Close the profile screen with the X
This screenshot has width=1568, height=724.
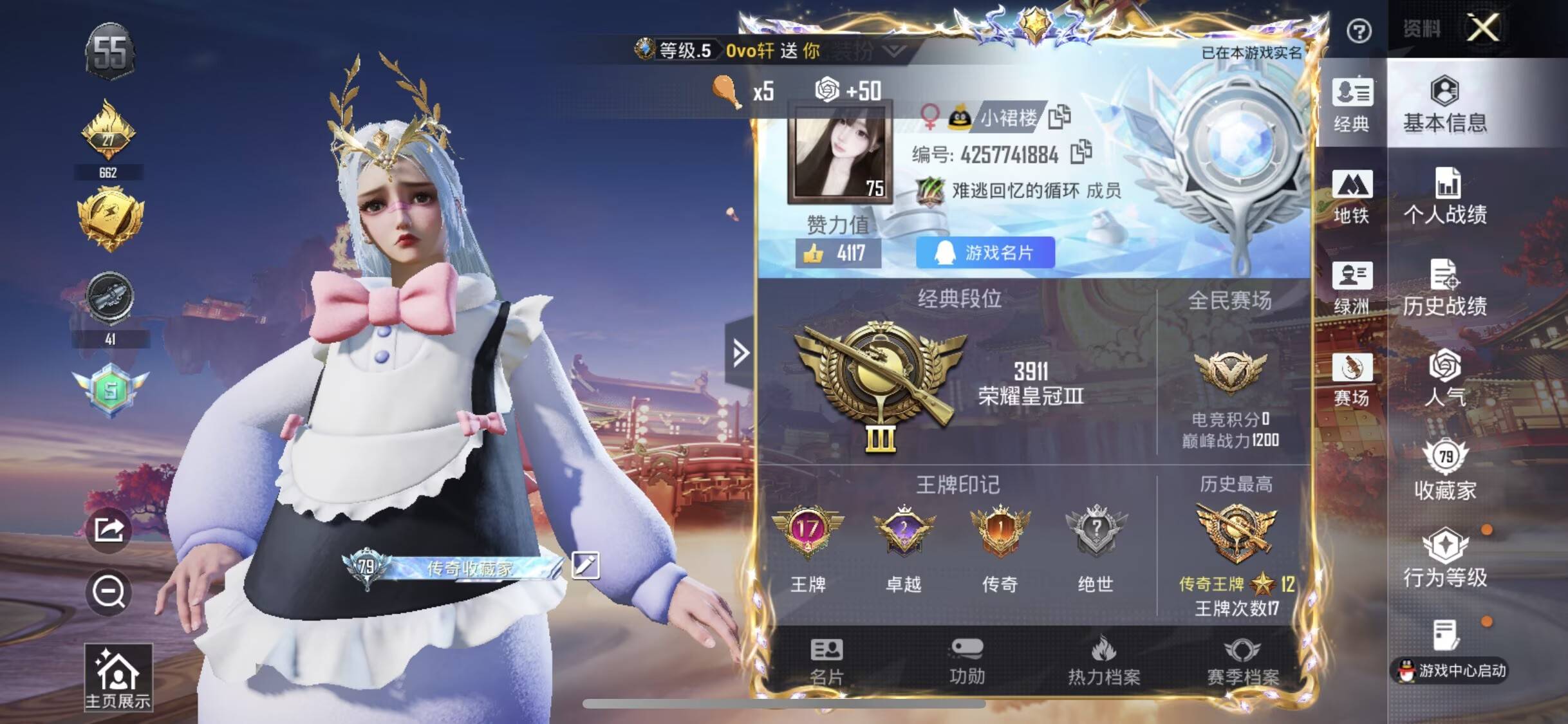(1482, 28)
